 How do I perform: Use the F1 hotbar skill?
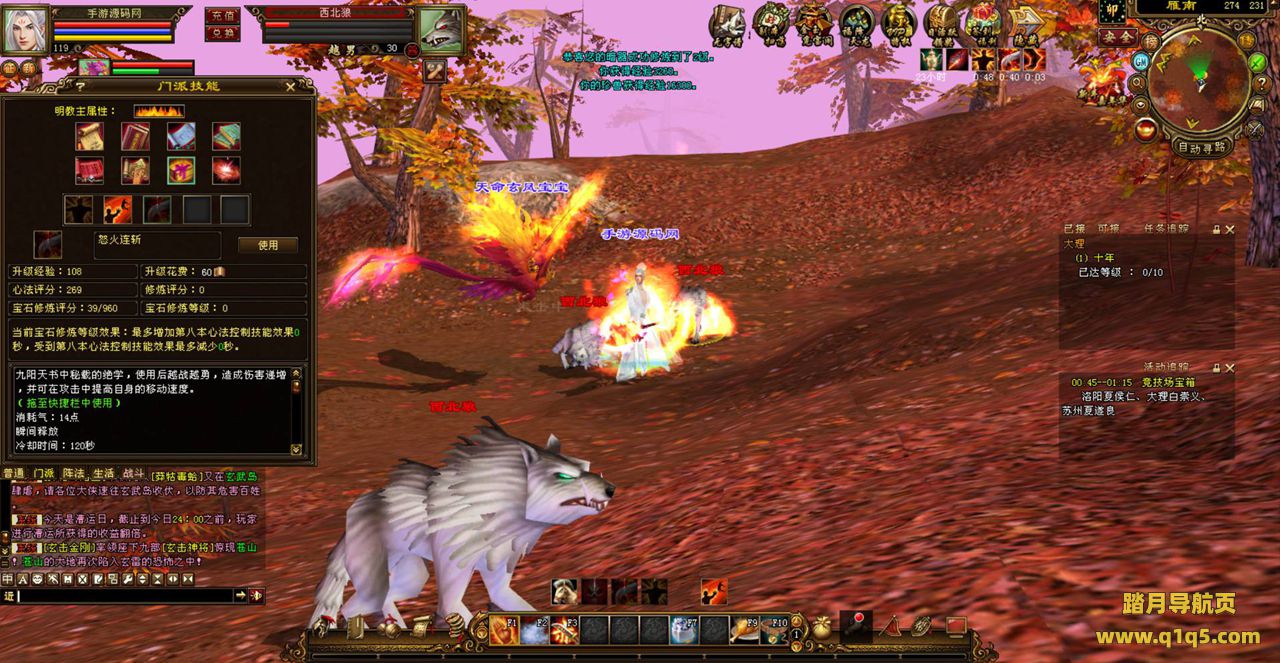(504, 630)
